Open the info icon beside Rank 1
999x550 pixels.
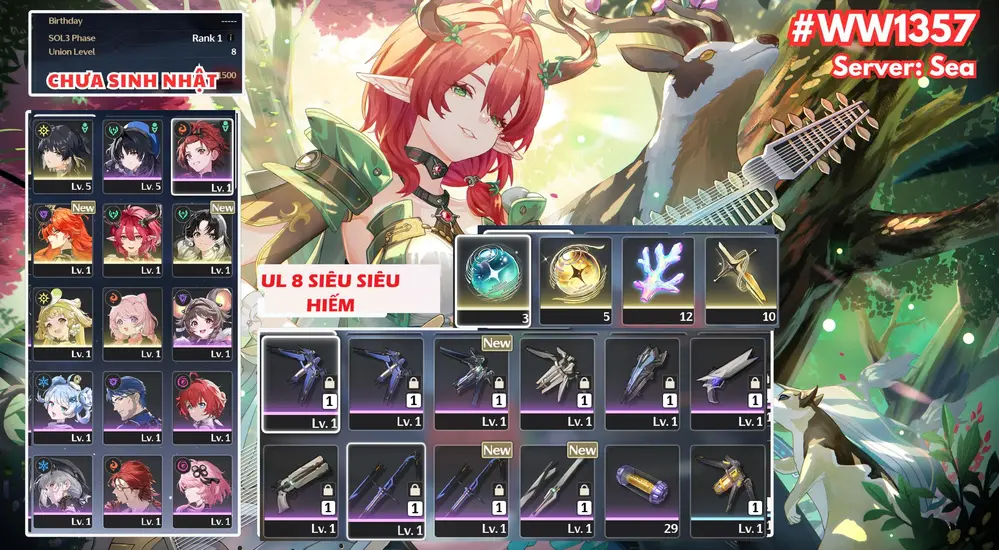pos(230,38)
